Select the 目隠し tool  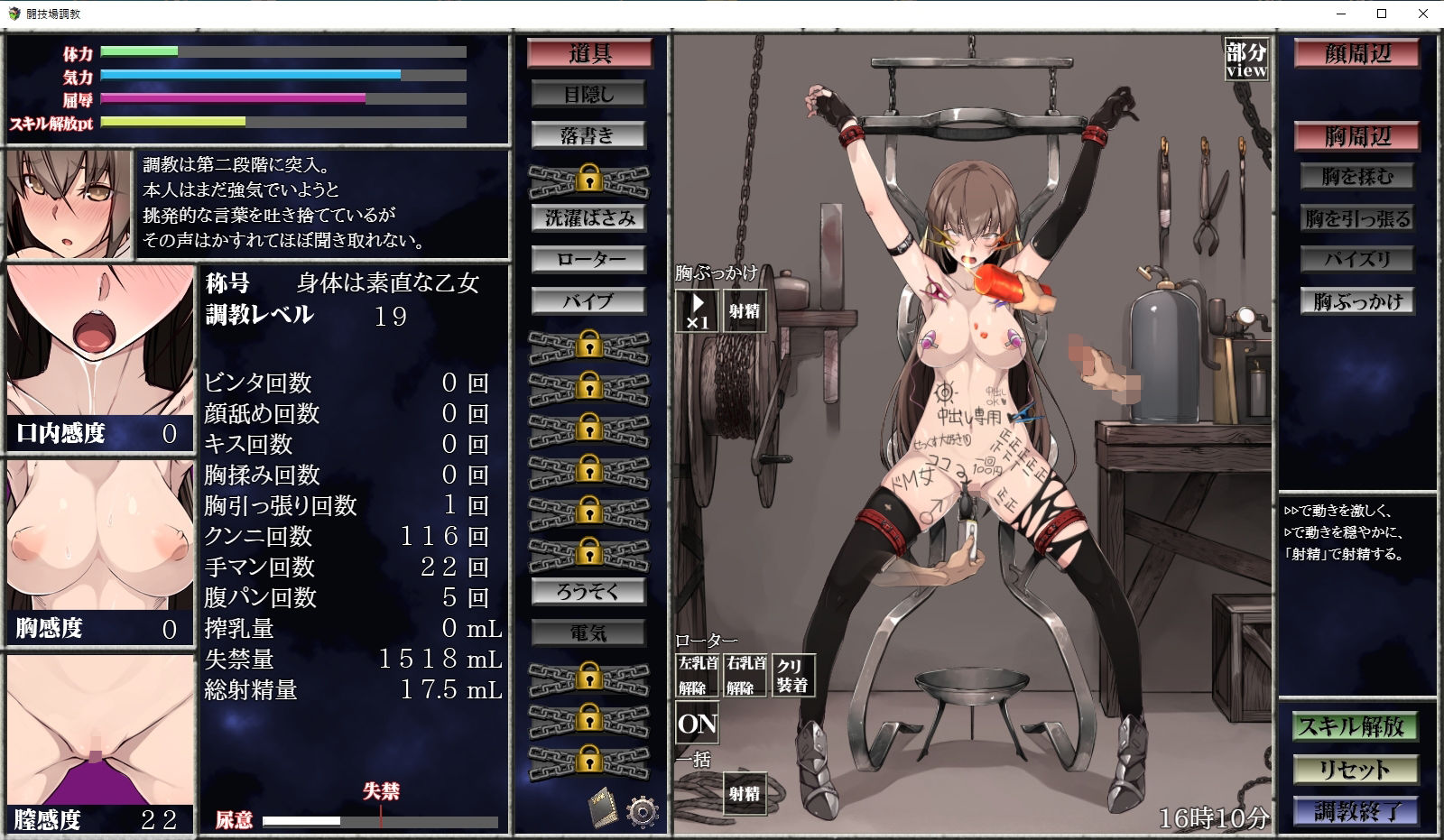pos(589,93)
